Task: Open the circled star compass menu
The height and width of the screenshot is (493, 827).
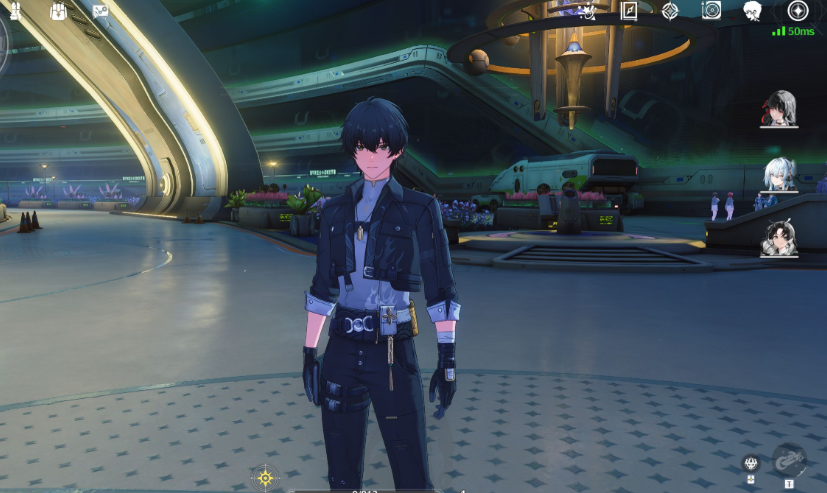Action: click(x=798, y=11)
